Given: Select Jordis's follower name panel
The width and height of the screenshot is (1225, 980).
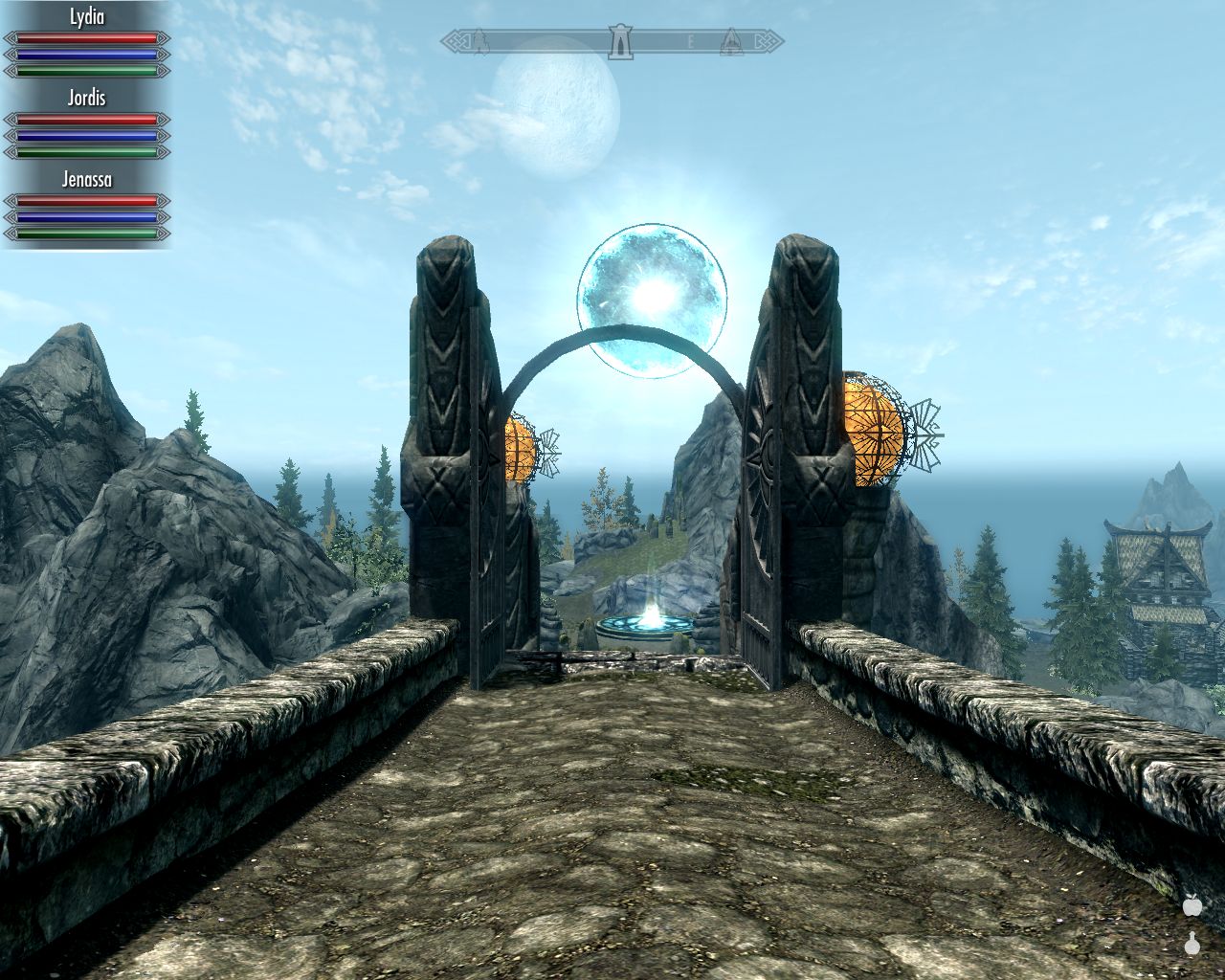Looking at the screenshot, I should pos(86,98).
